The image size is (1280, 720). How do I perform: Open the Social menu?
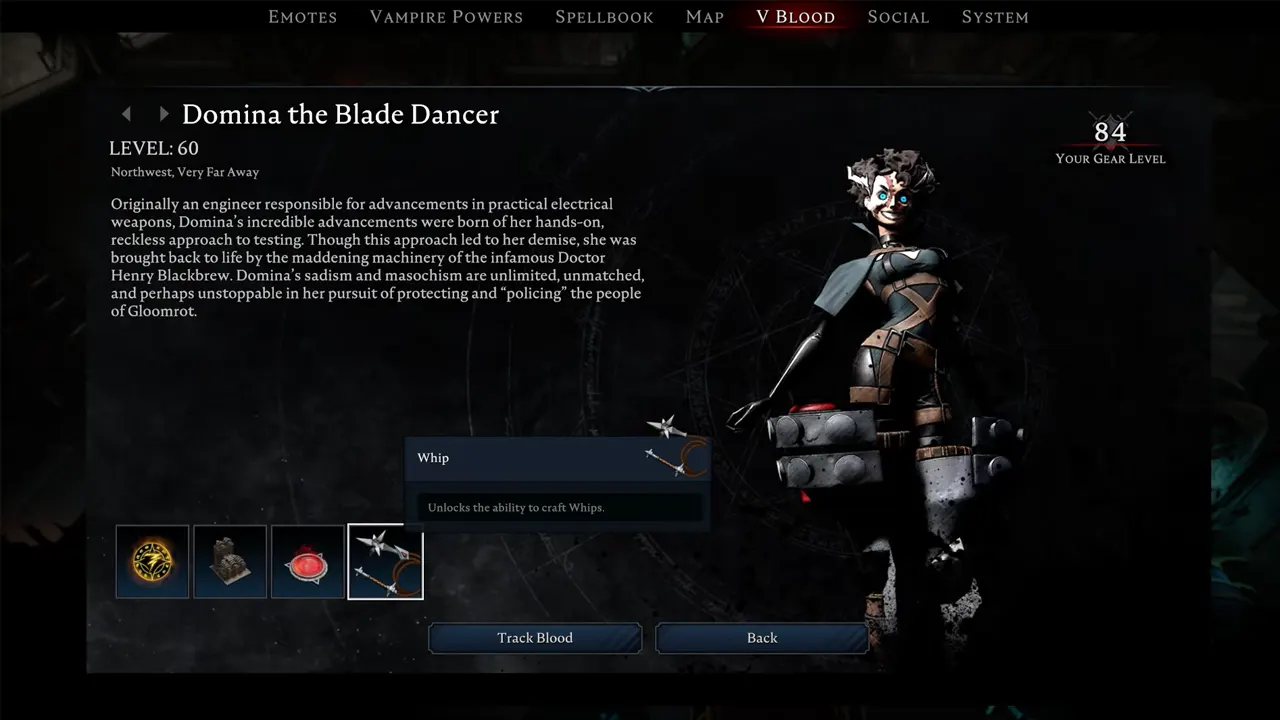coord(897,16)
